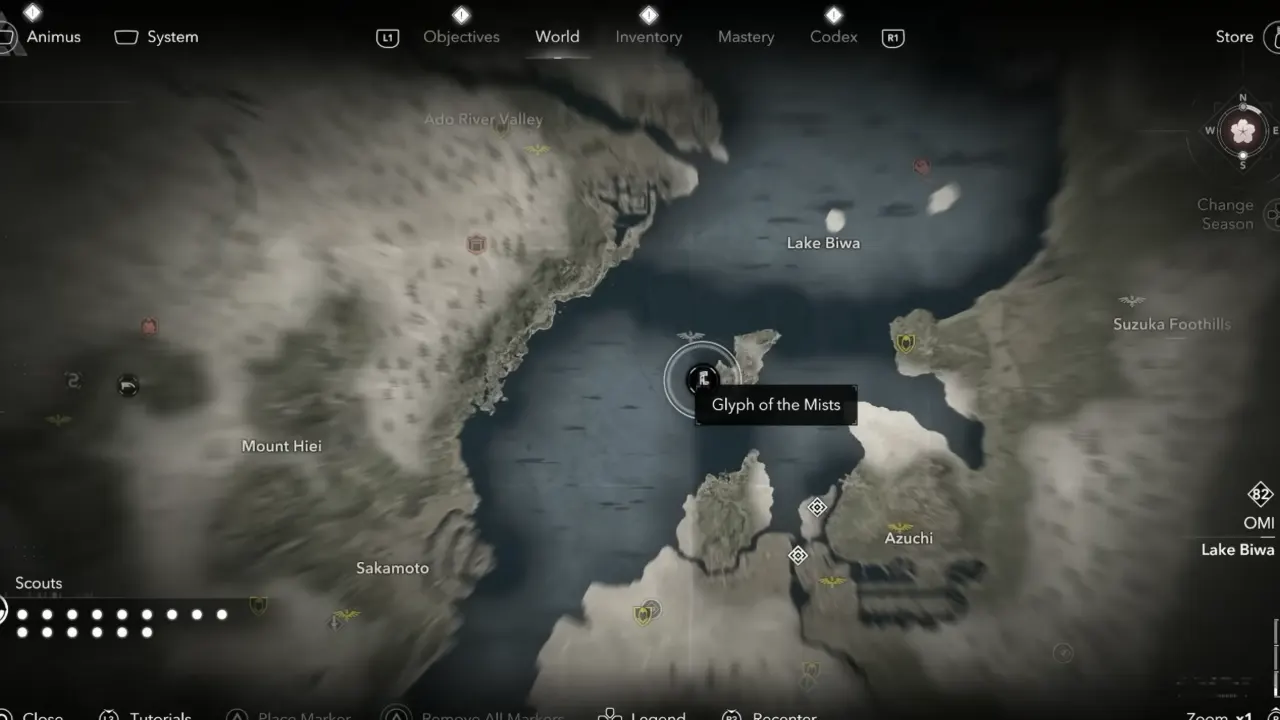Click the yellow shield marker west of Suzuka Foothills
Viewport: 1280px width, 720px height.
[906, 344]
